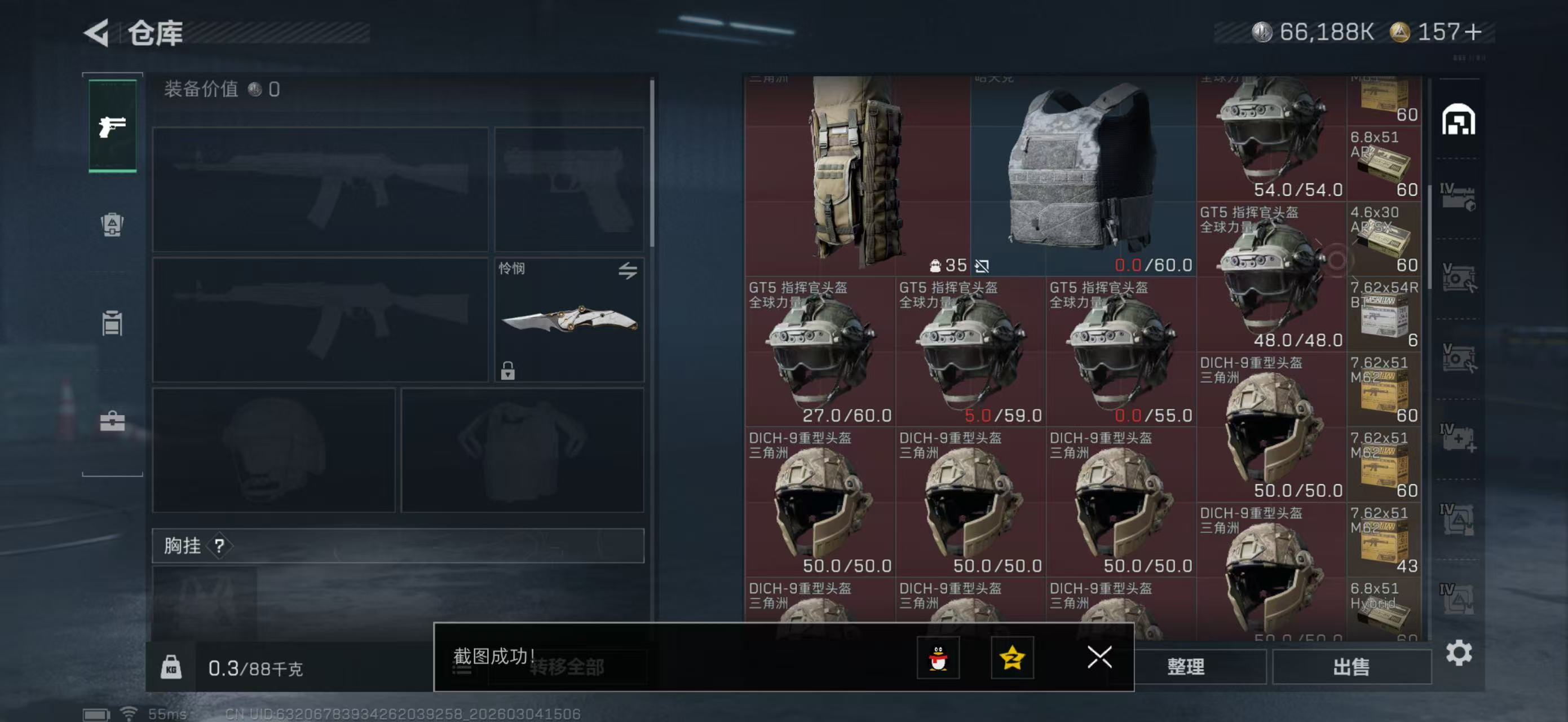Toggle the transfer icon on the tactical vest
The width and height of the screenshot is (1568, 722).
[x=984, y=266]
